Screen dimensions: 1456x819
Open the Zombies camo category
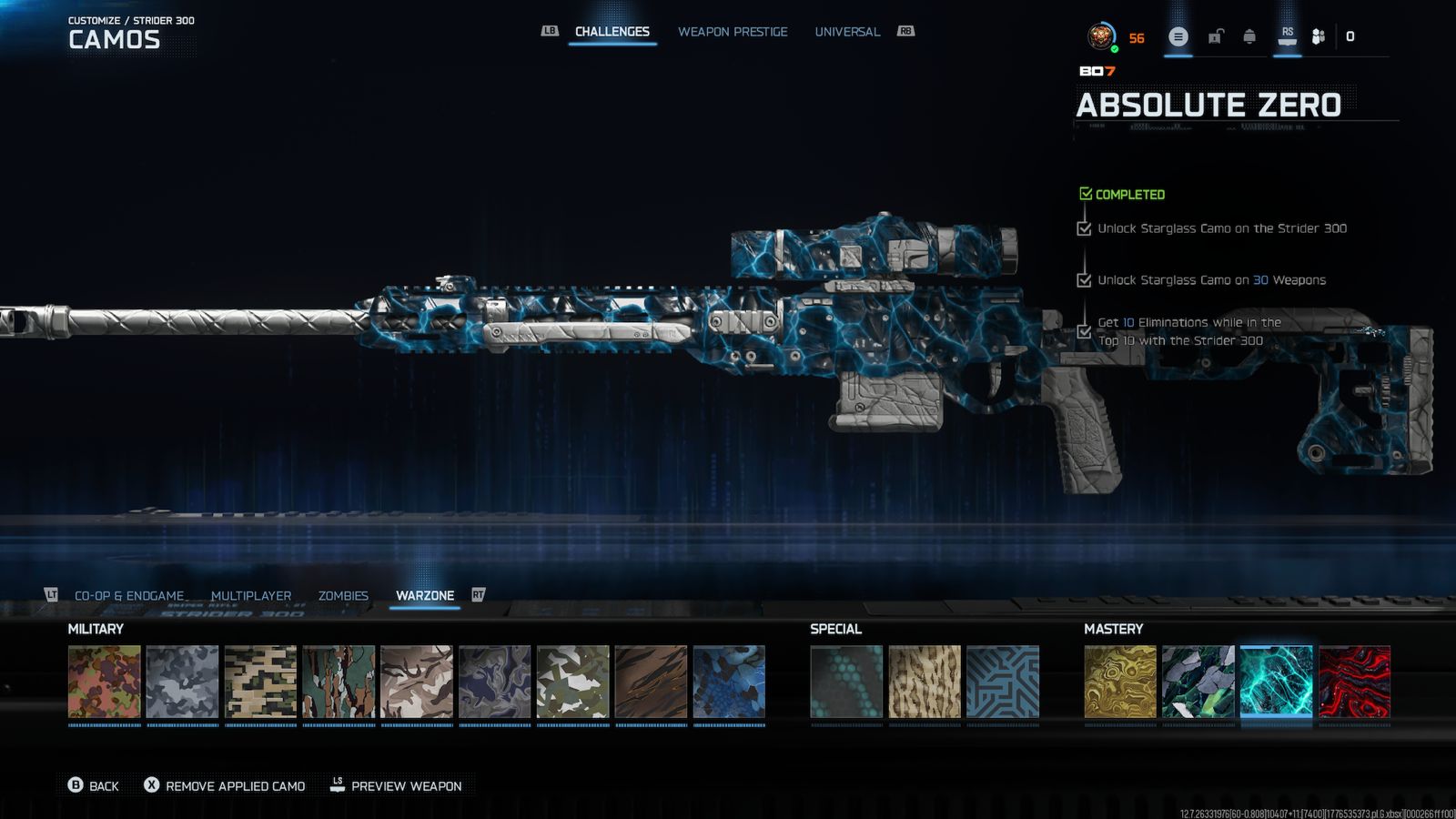343,596
